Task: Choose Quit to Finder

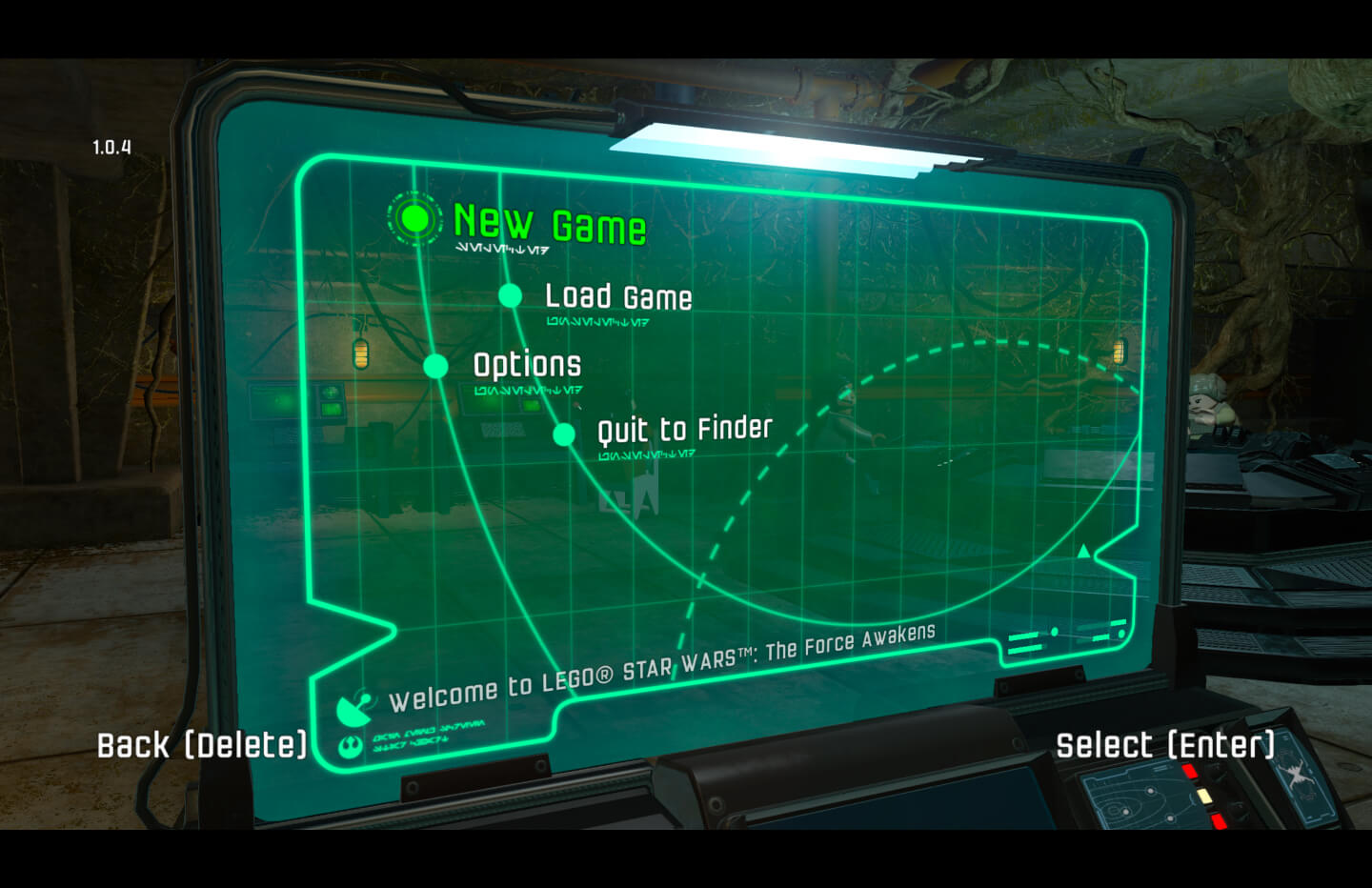Action: [x=684, y=430]
